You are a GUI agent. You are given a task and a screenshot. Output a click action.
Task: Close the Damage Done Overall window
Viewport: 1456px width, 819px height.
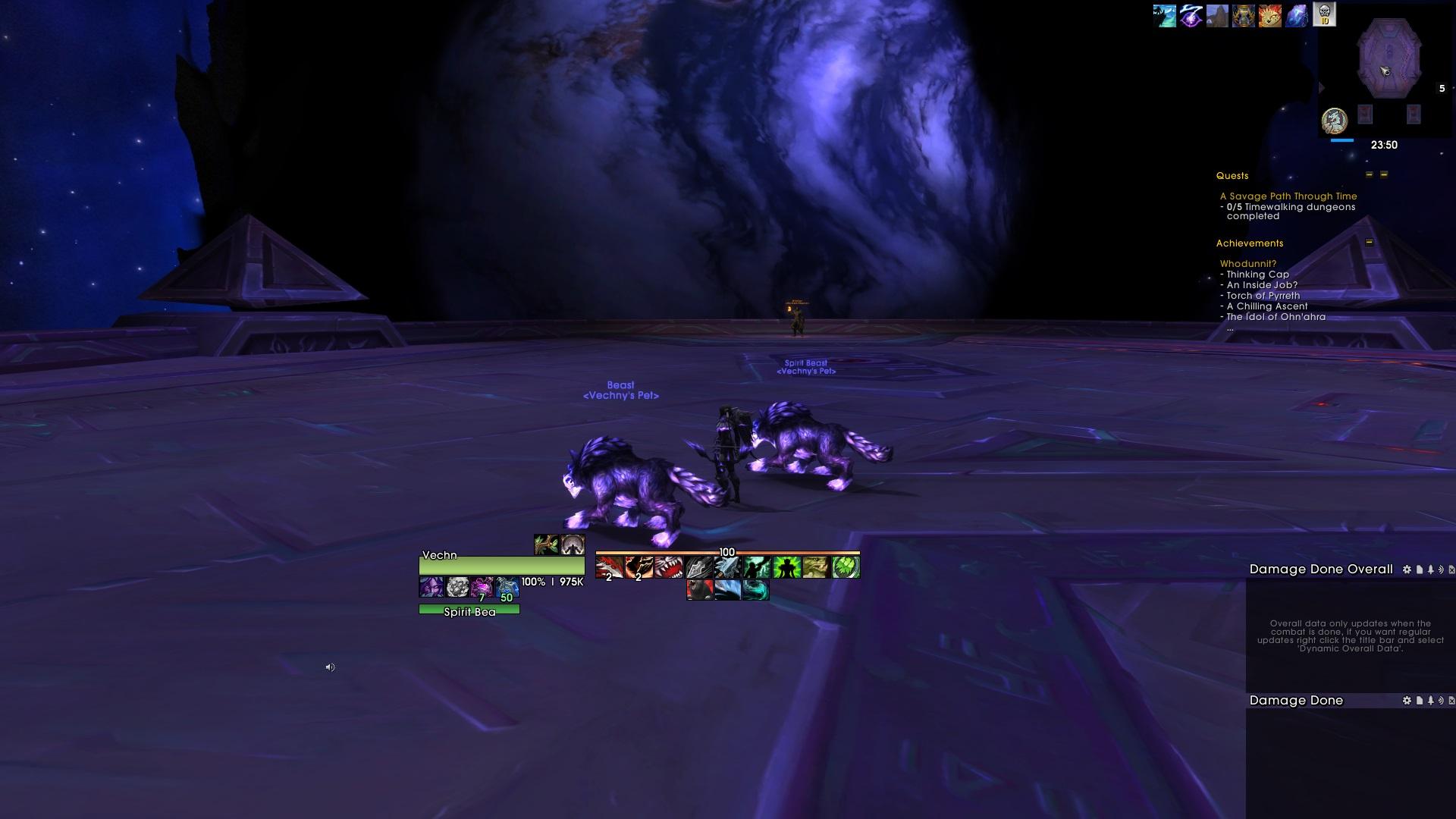1451,570
